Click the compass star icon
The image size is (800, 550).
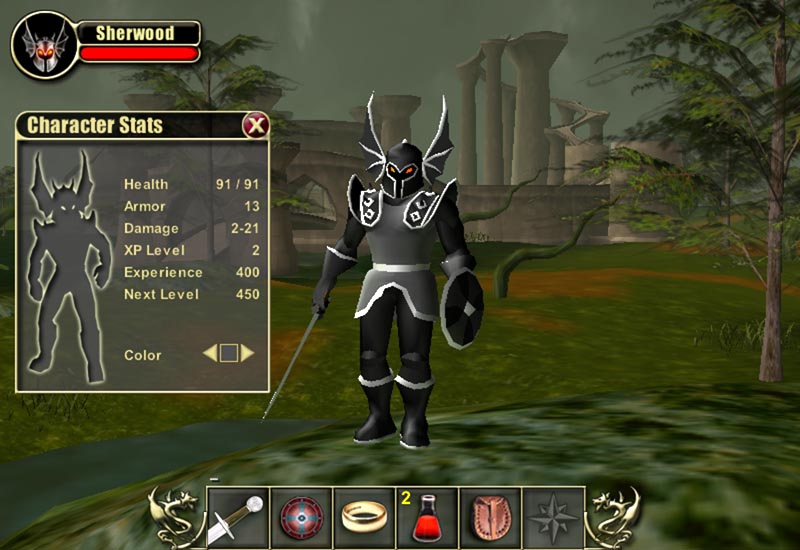pyautogui.click(x=553, y=518)
